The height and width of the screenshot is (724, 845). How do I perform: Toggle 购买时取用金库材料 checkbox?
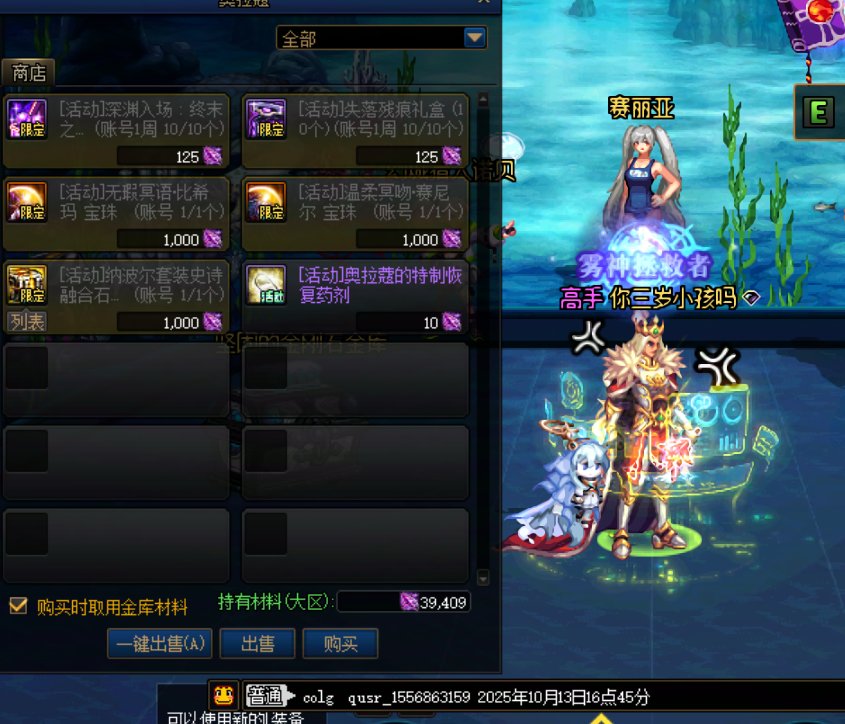(18, 605)
